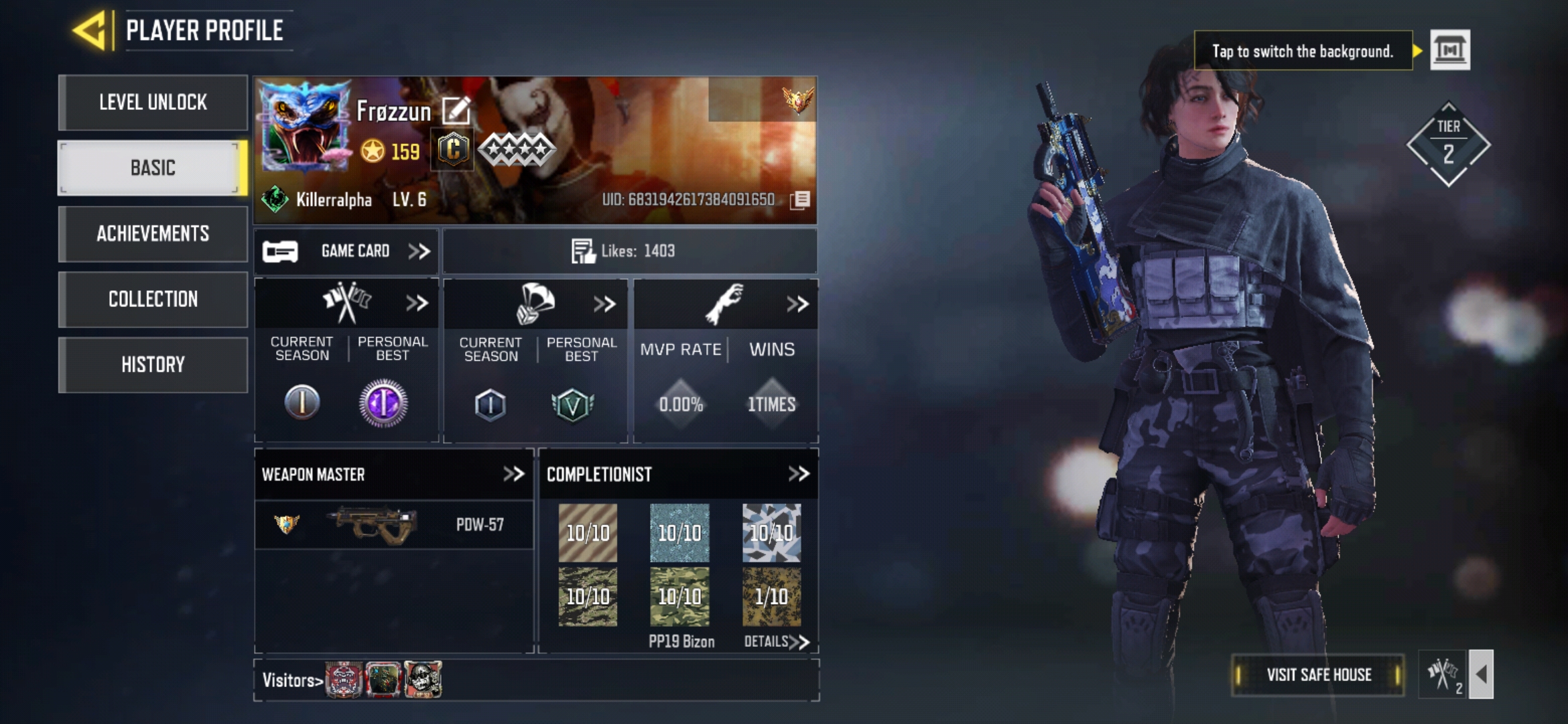
Task: Expand the MVP rate and wins panel
Action: pyautogui.click(x=797, y=304)
